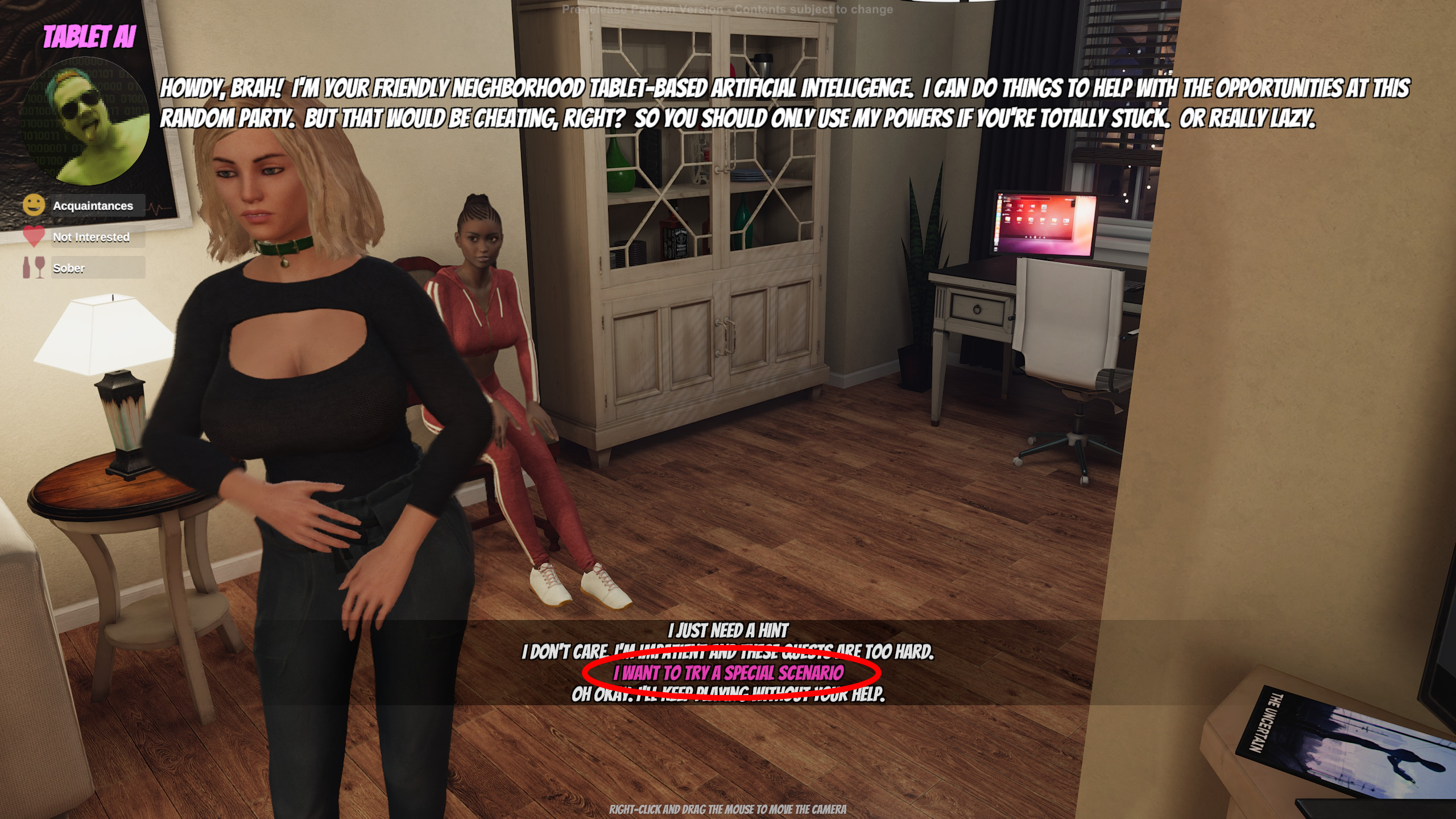Select 'I don't care. I'm impatient' dialogue option
Image resolution: width=1456 pixels, height=819 pixels.
(728, 652)
